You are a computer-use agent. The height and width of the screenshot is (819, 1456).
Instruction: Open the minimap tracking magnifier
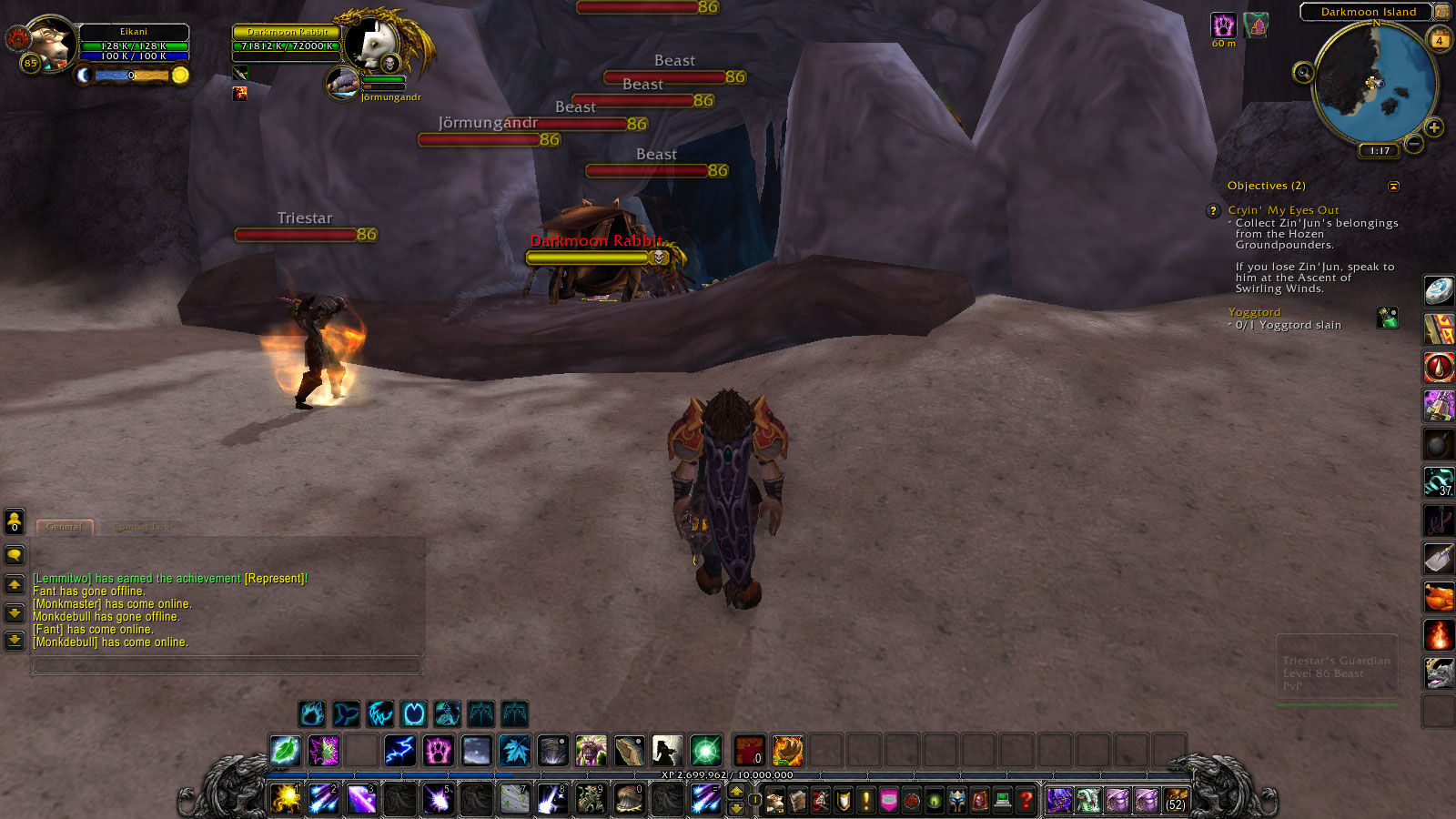(1303, 74)
